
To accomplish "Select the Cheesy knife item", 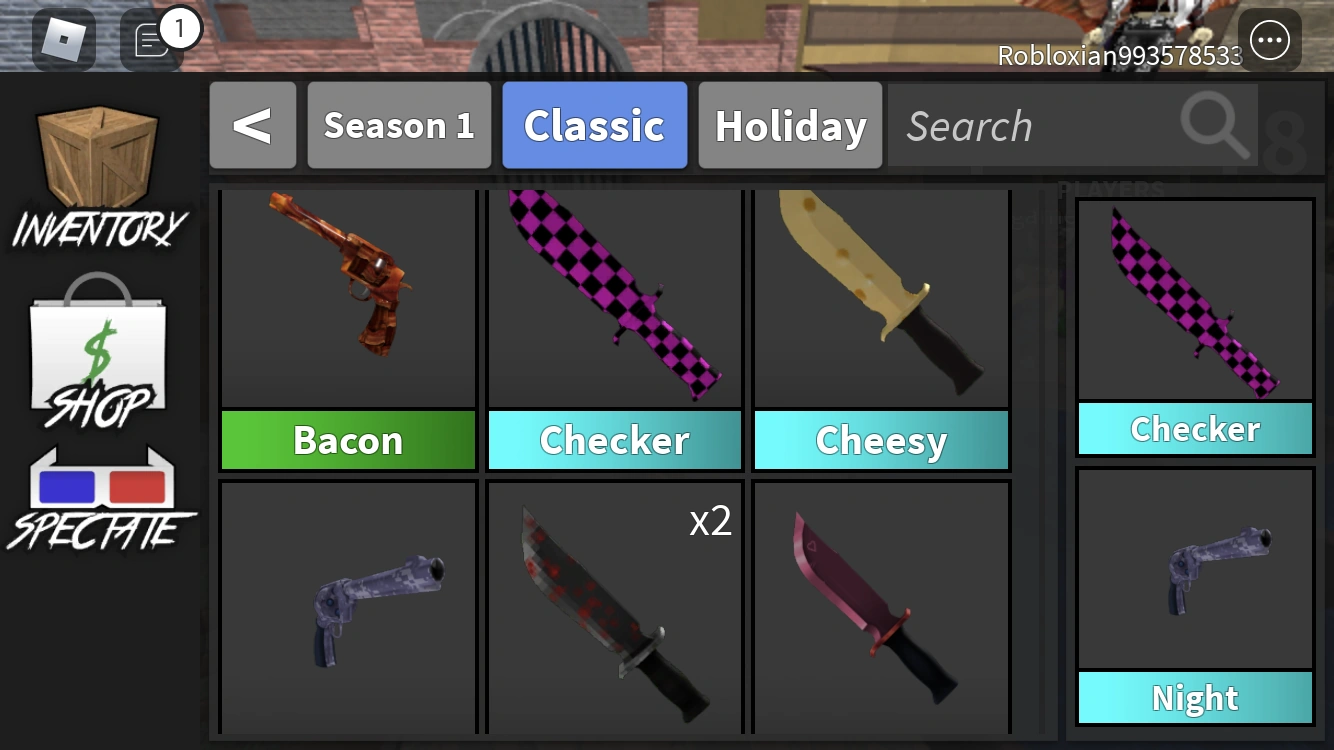I will click(x=881, y=300).
